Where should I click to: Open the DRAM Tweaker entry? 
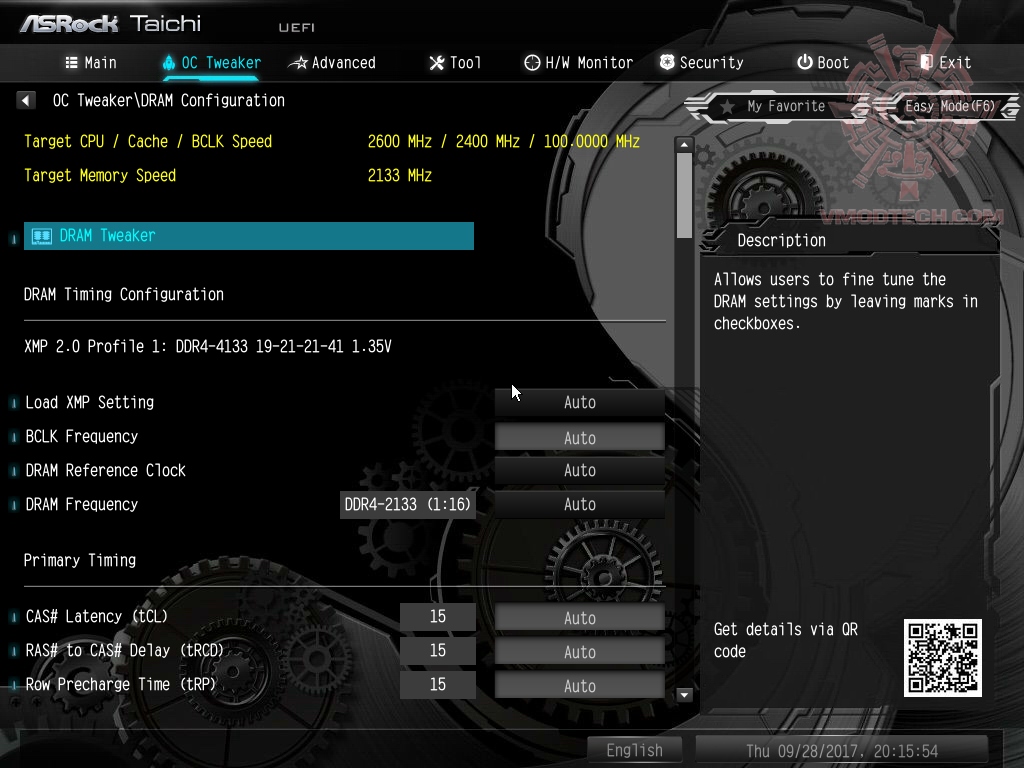248,236
